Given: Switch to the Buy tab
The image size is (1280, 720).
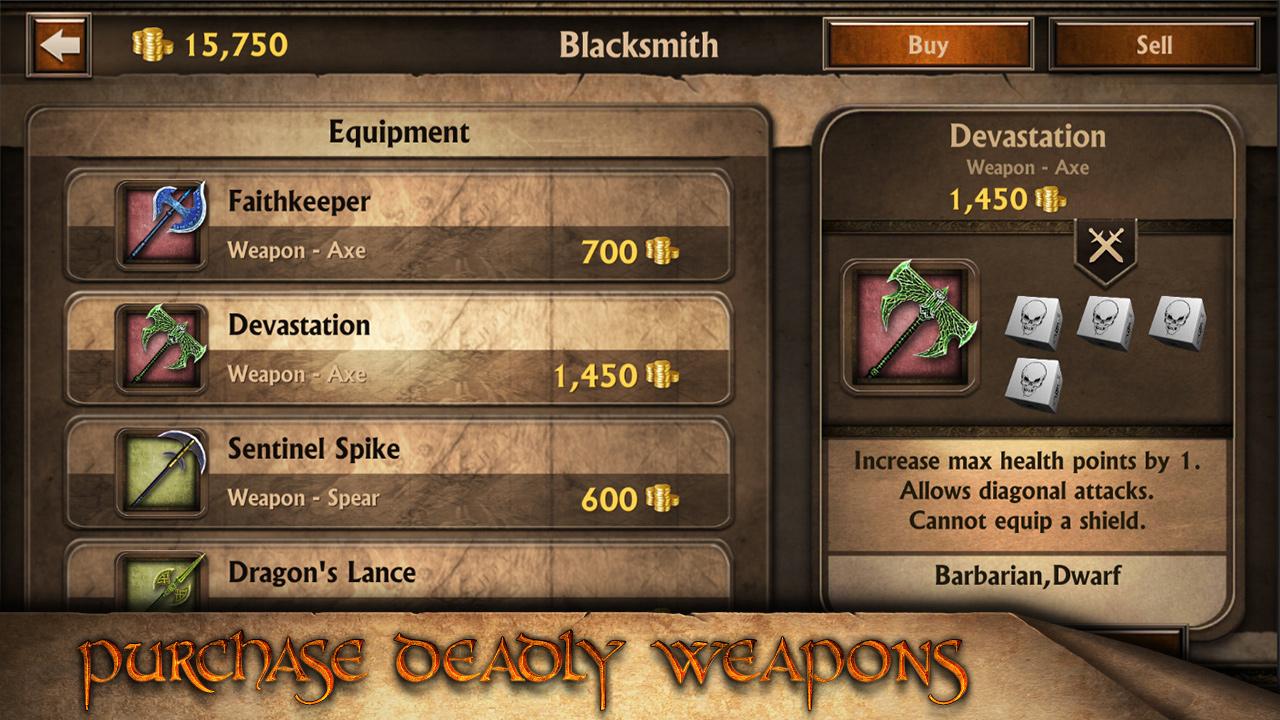Looking at the screenshot, I should coord(927,44).
